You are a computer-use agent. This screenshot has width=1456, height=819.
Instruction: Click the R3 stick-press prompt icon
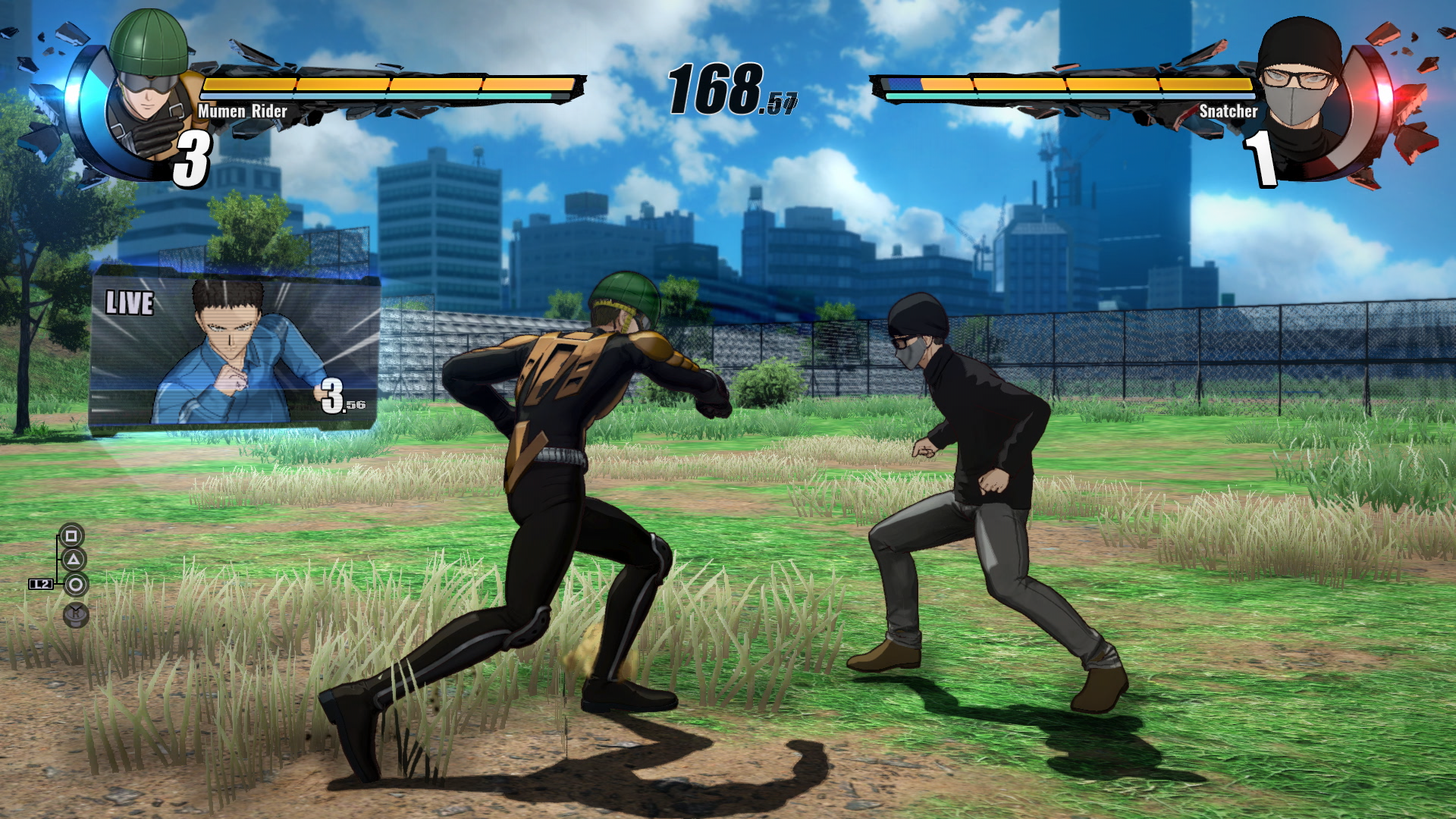tap(75, 613)
